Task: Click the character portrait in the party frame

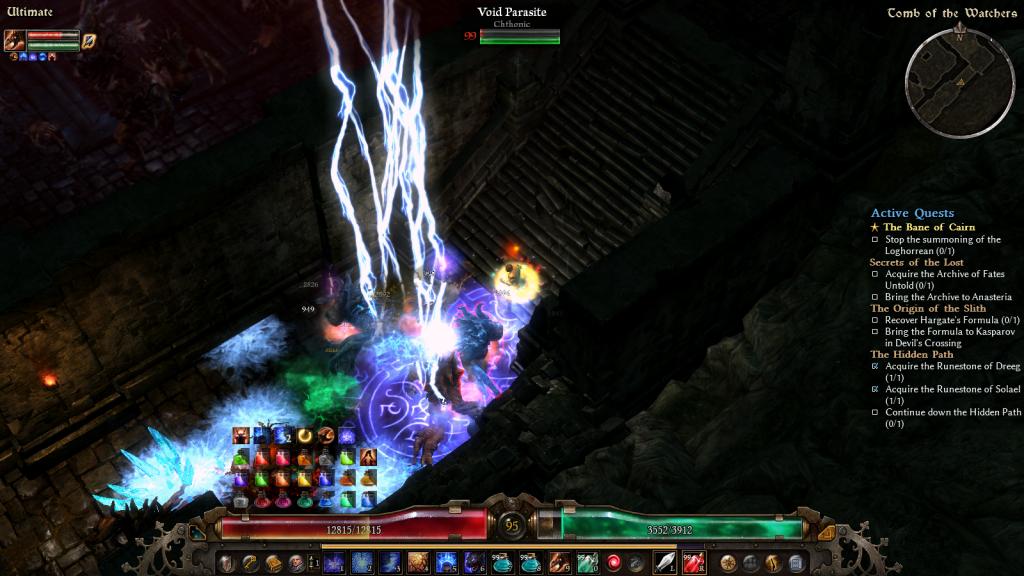Action: 15,40
